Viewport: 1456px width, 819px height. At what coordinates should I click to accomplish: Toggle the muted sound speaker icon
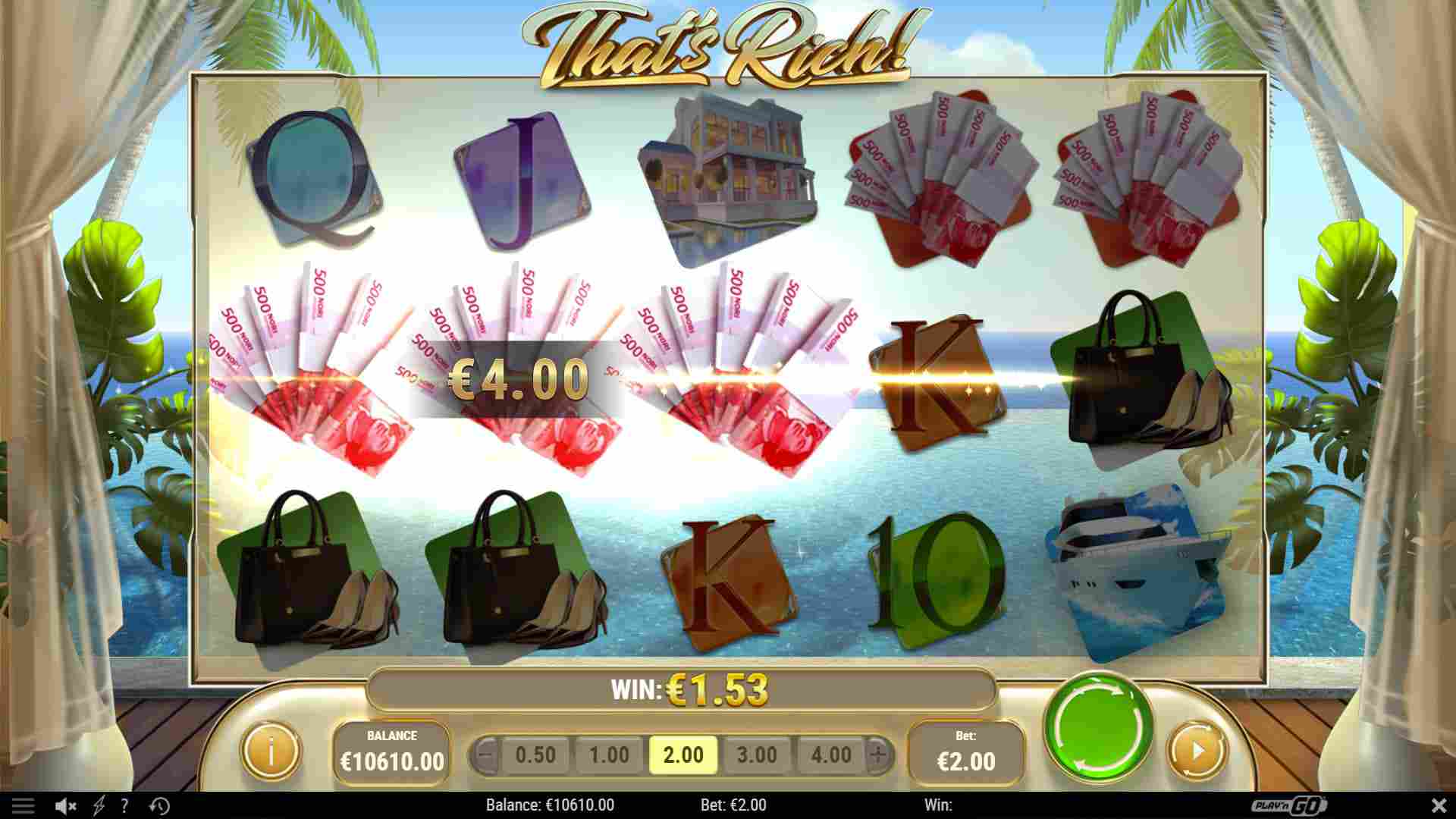(66, 805)
